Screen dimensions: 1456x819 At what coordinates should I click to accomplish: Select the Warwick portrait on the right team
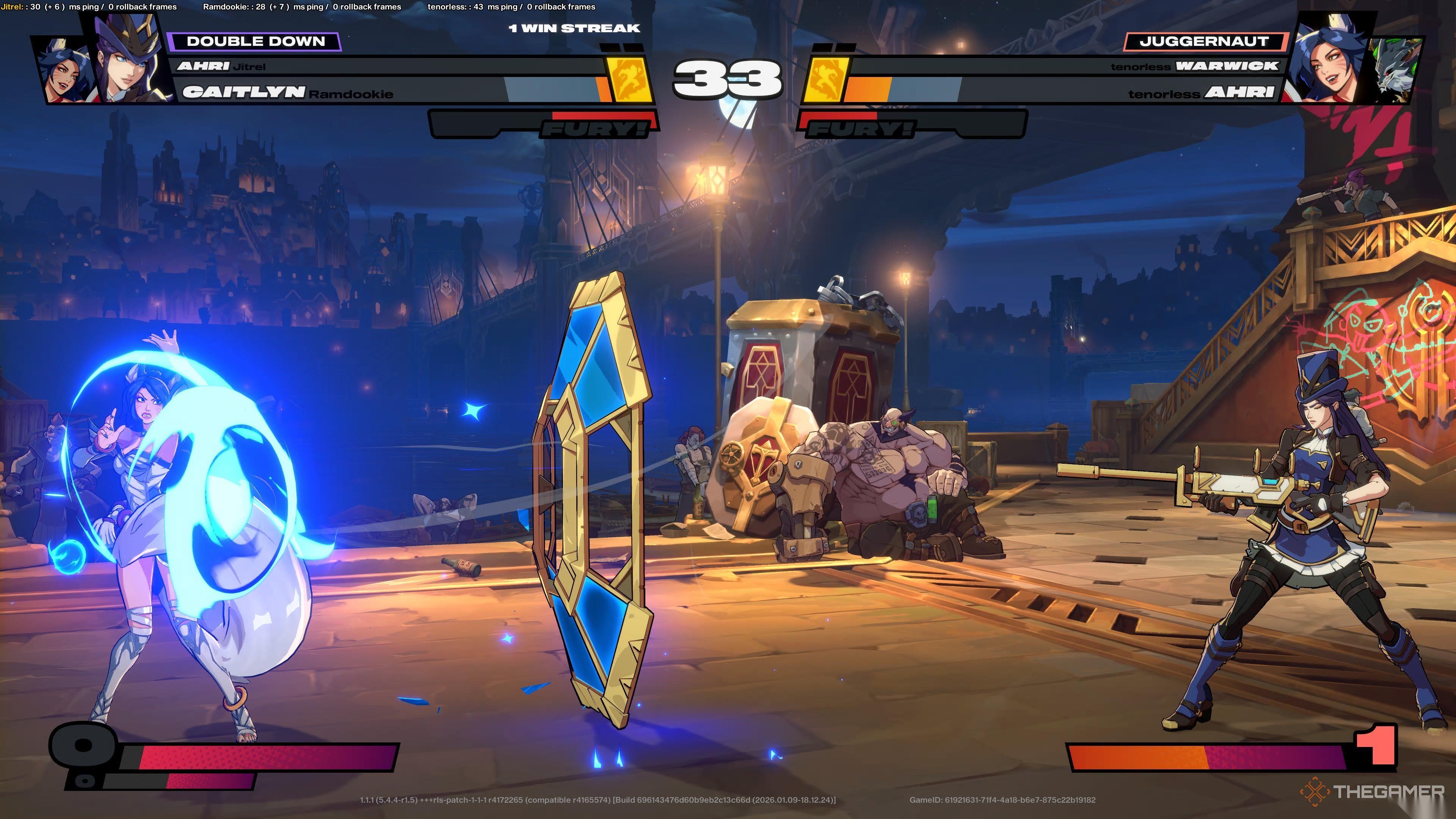pyautogui.click(x=1396, y=71)
